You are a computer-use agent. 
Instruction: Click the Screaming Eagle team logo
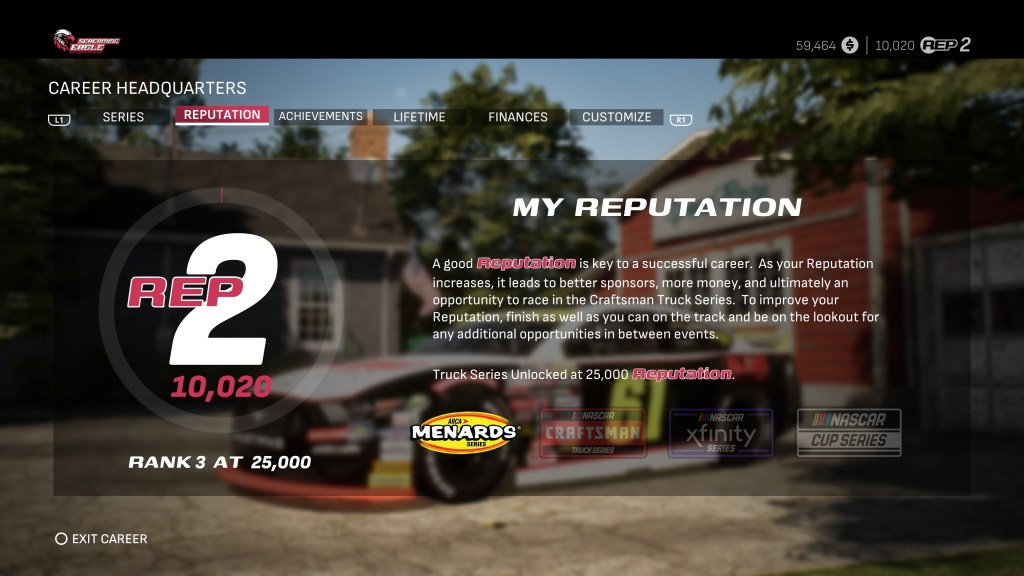(x=86, y=41)
